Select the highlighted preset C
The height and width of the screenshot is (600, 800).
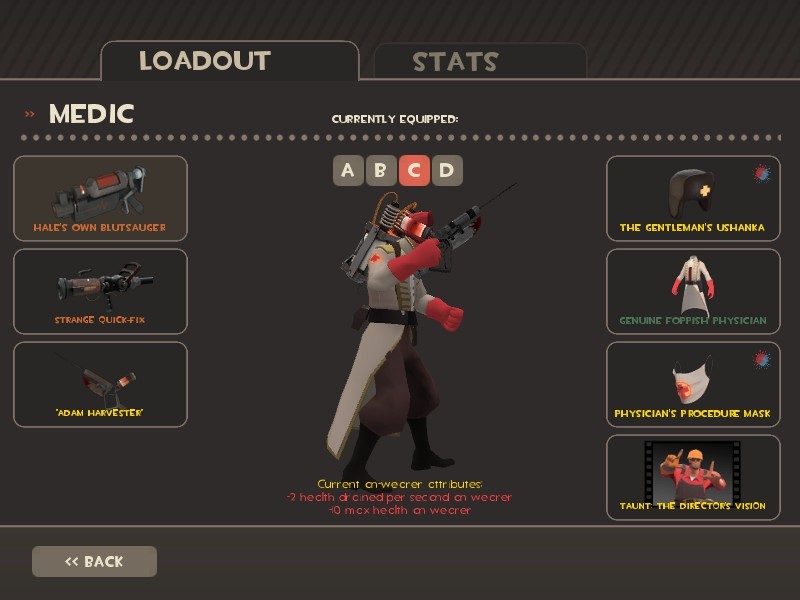413,170
